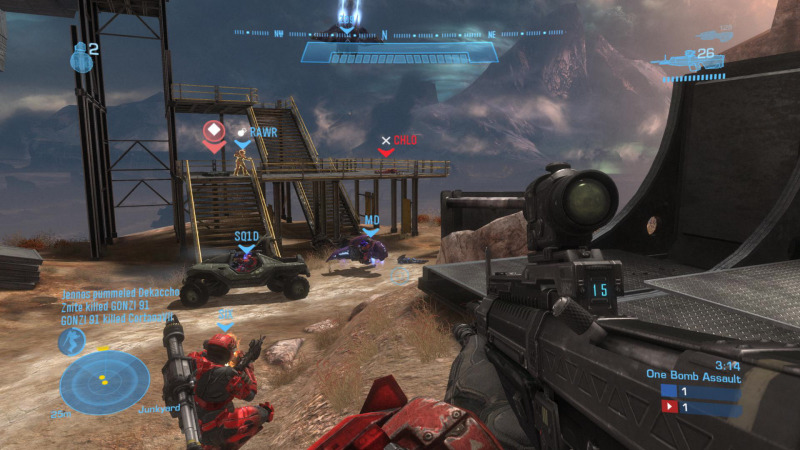Click the blue team score bar
Screen dimensions: 800x450
point(702,391)
